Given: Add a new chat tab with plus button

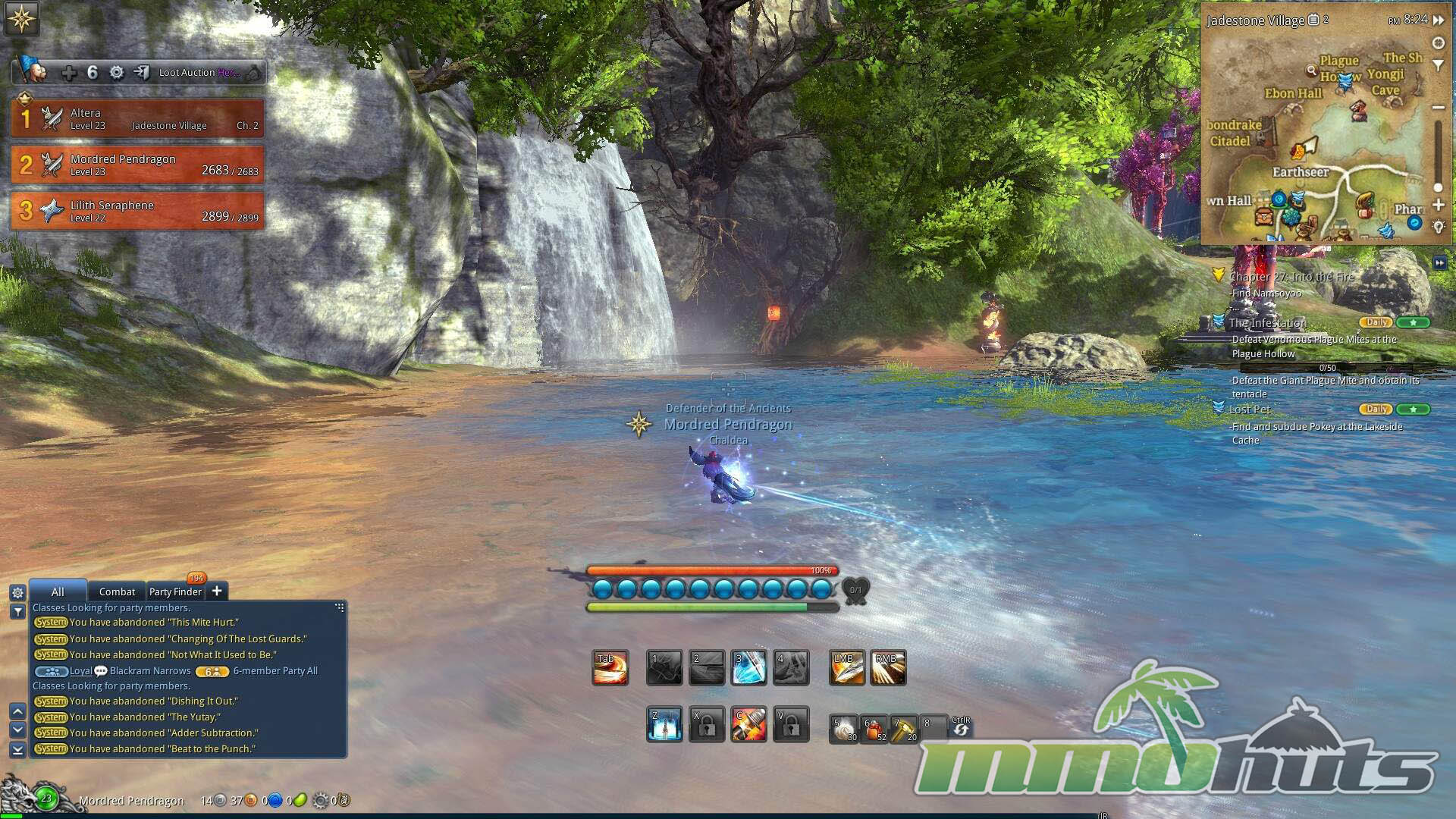Looking at the screenshot, I should (x=217, y=591).
